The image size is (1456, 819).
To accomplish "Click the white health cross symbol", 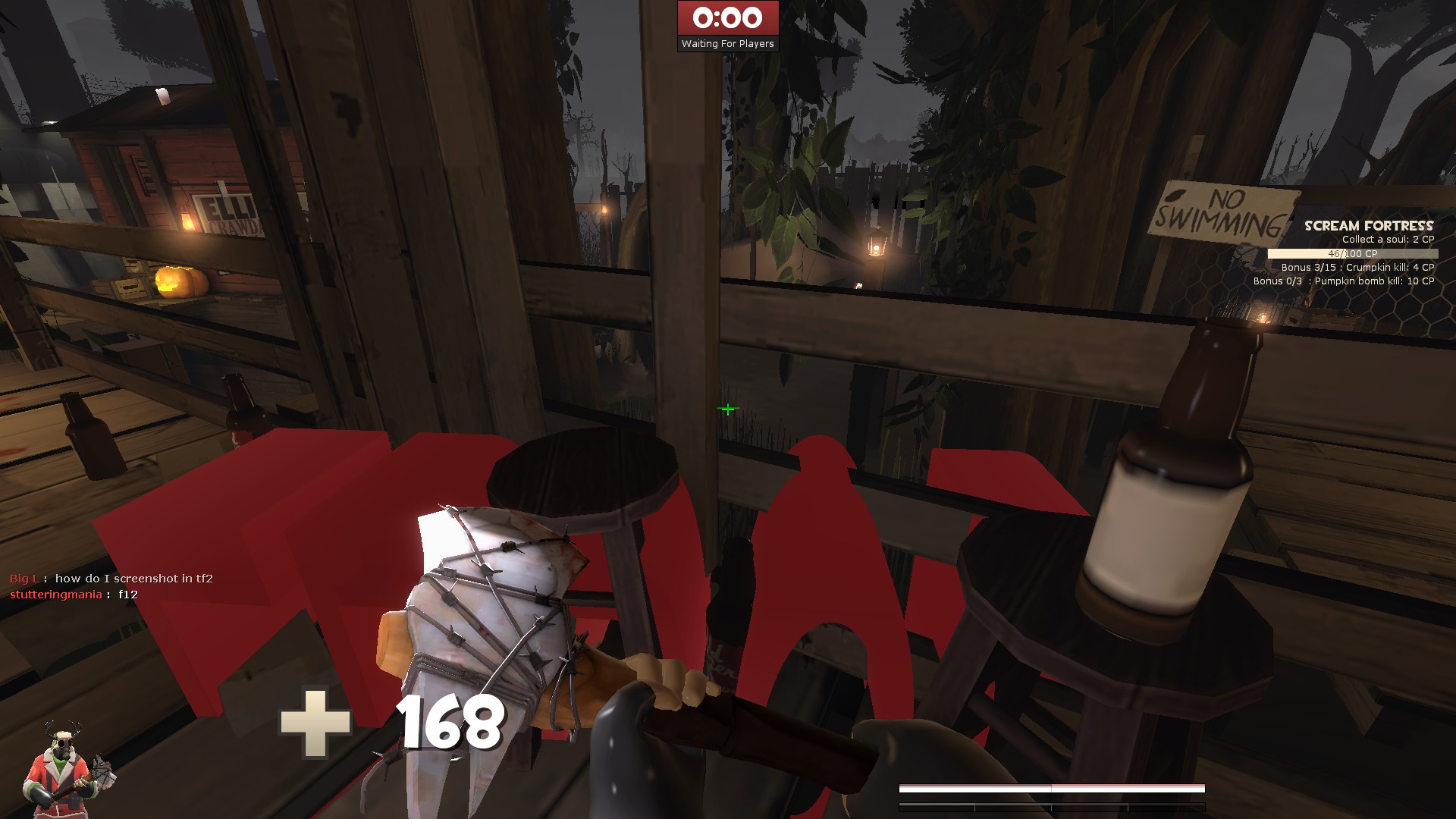I will point(315,722).
